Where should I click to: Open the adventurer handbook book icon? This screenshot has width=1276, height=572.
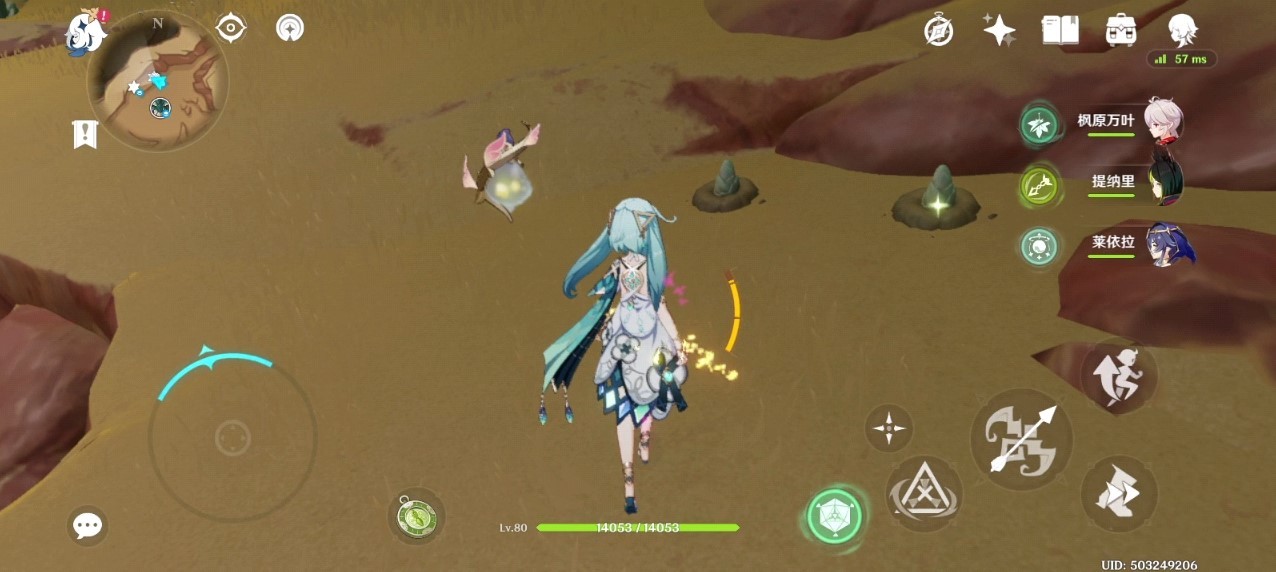(1060, 30)
